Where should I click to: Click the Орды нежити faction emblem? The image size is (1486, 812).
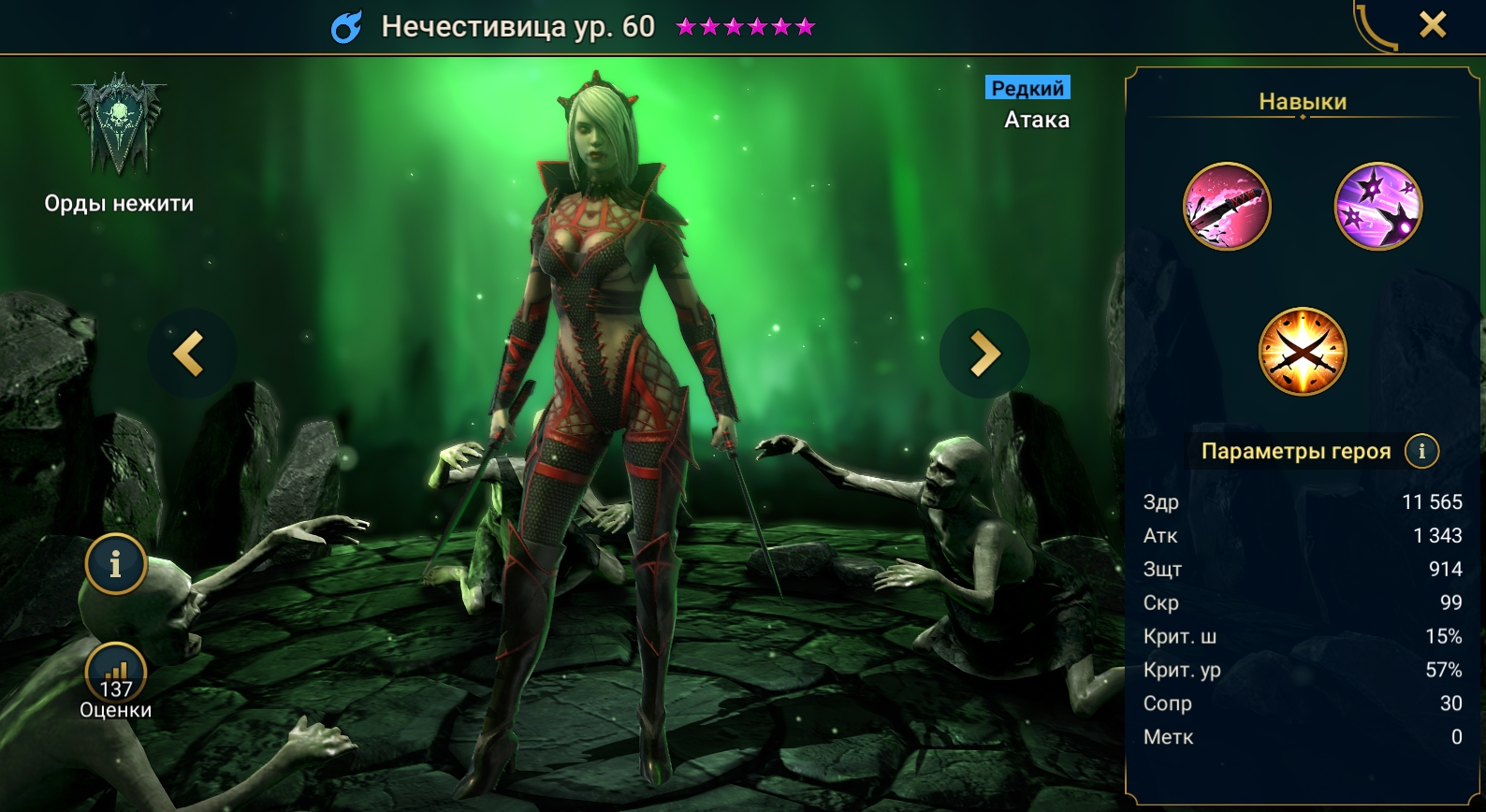119,125
